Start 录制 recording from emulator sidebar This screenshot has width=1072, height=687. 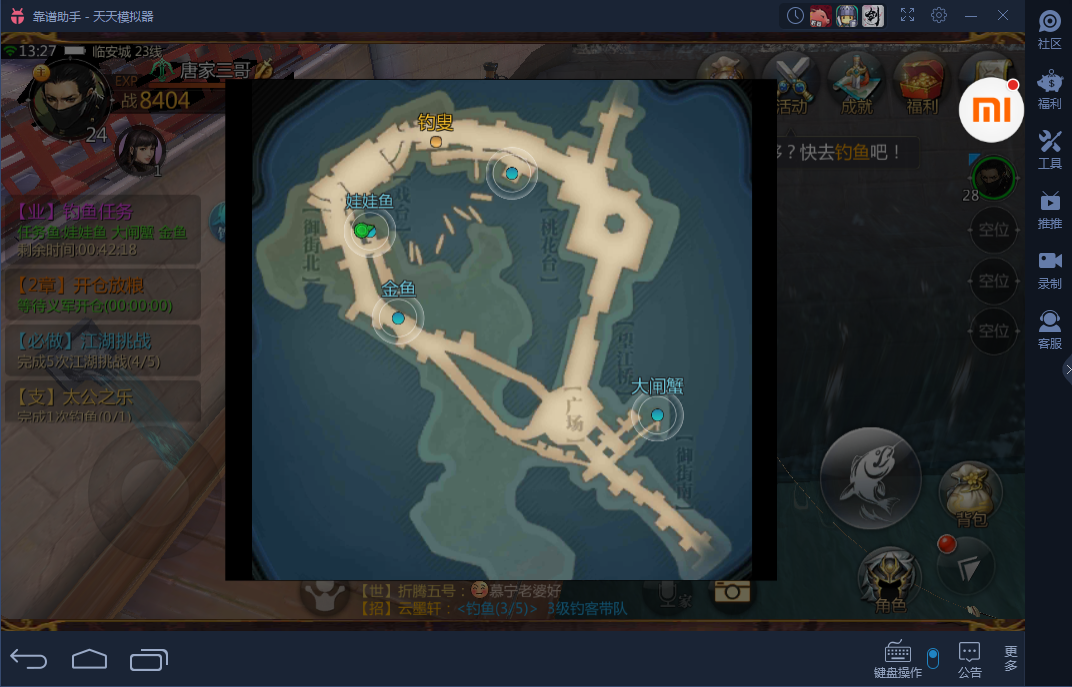[x=1049, y=268]
